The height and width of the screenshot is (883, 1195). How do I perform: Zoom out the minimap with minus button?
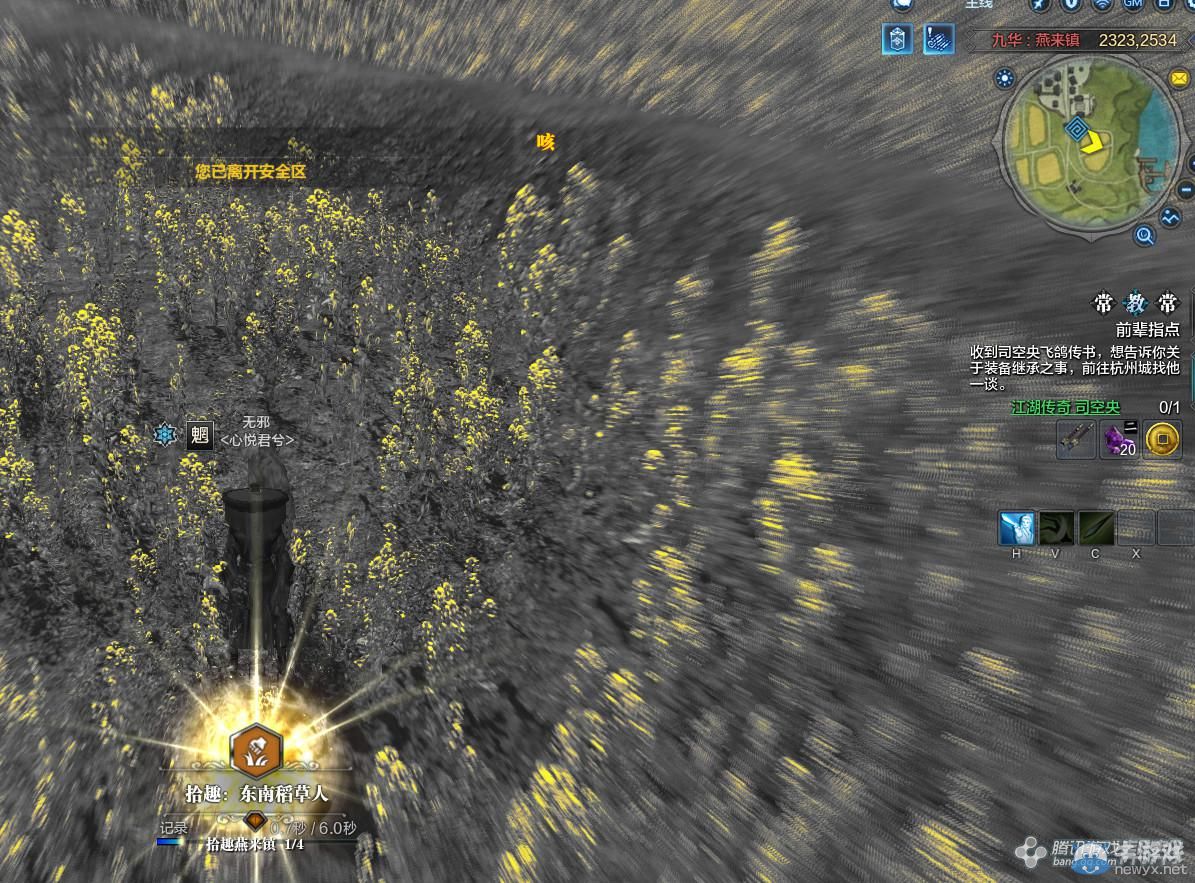click(x=1187, y=188)
